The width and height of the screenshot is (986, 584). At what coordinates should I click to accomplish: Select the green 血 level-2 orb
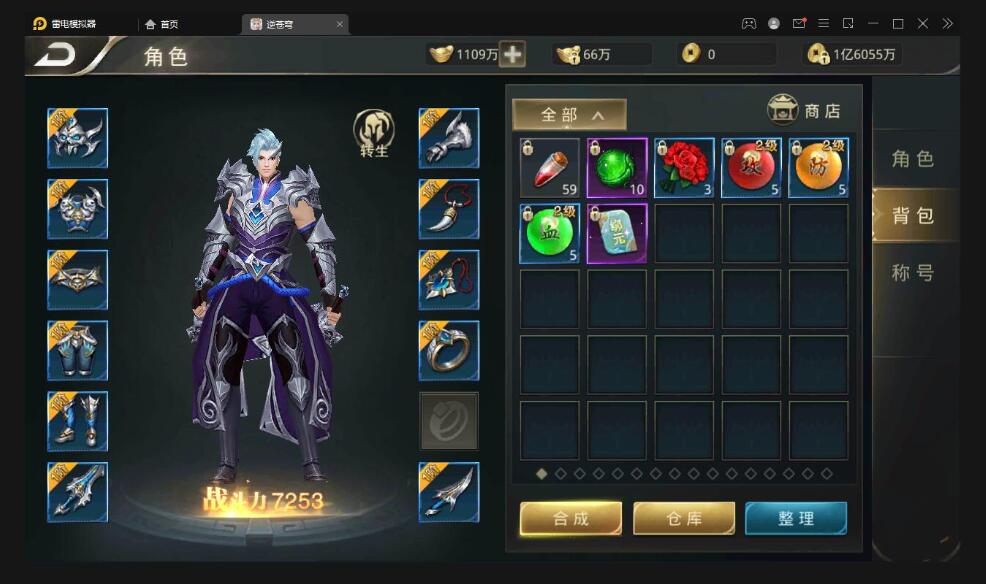coord(550,233)
